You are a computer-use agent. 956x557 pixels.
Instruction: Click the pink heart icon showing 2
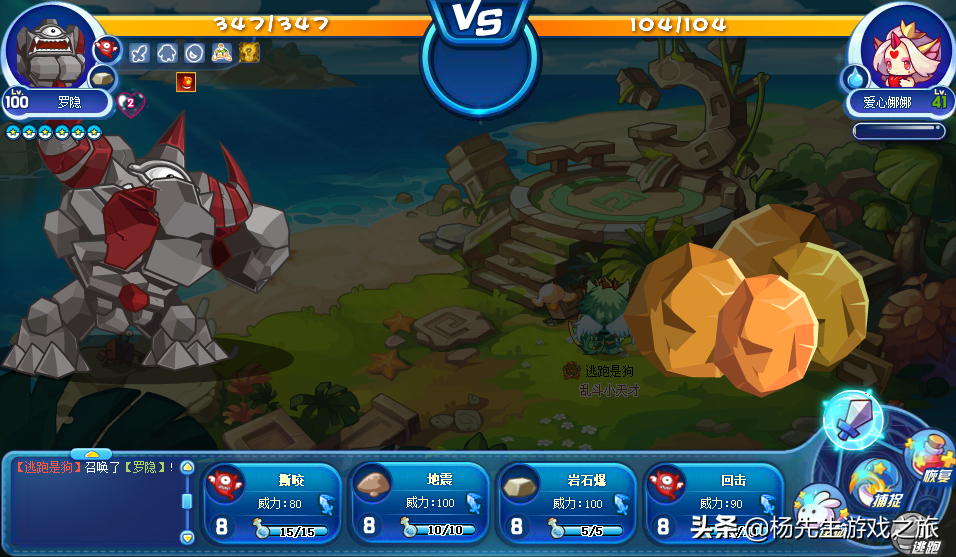(x=131, y=102)
